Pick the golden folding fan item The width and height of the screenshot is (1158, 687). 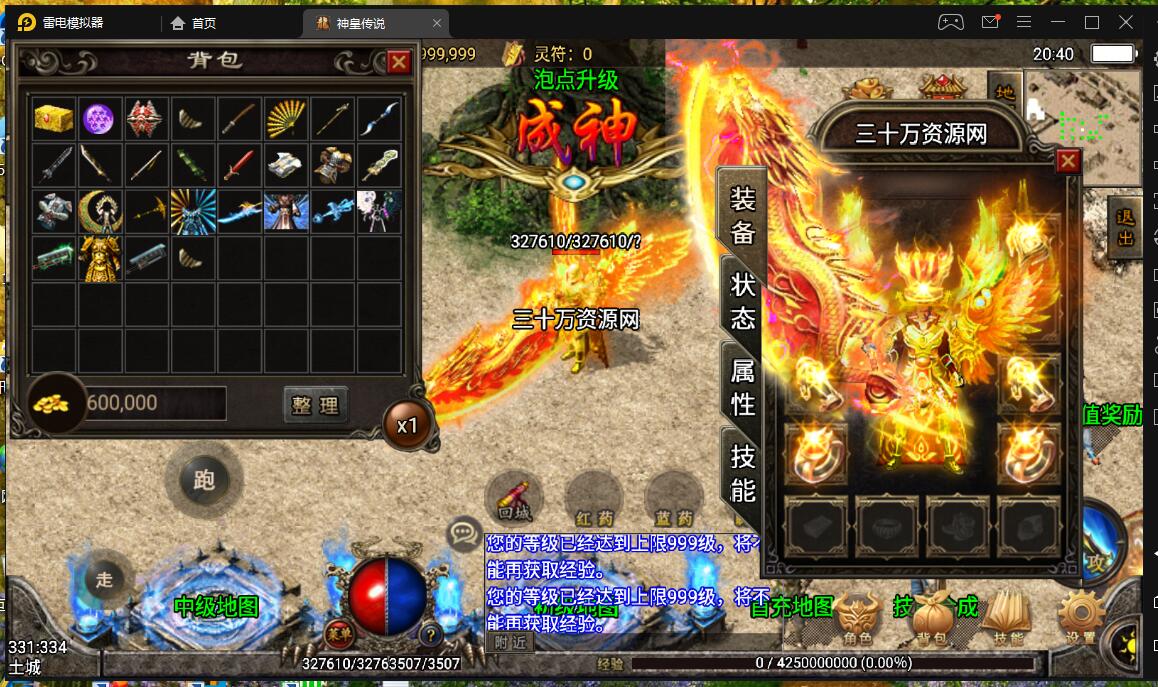click(286, 118)
